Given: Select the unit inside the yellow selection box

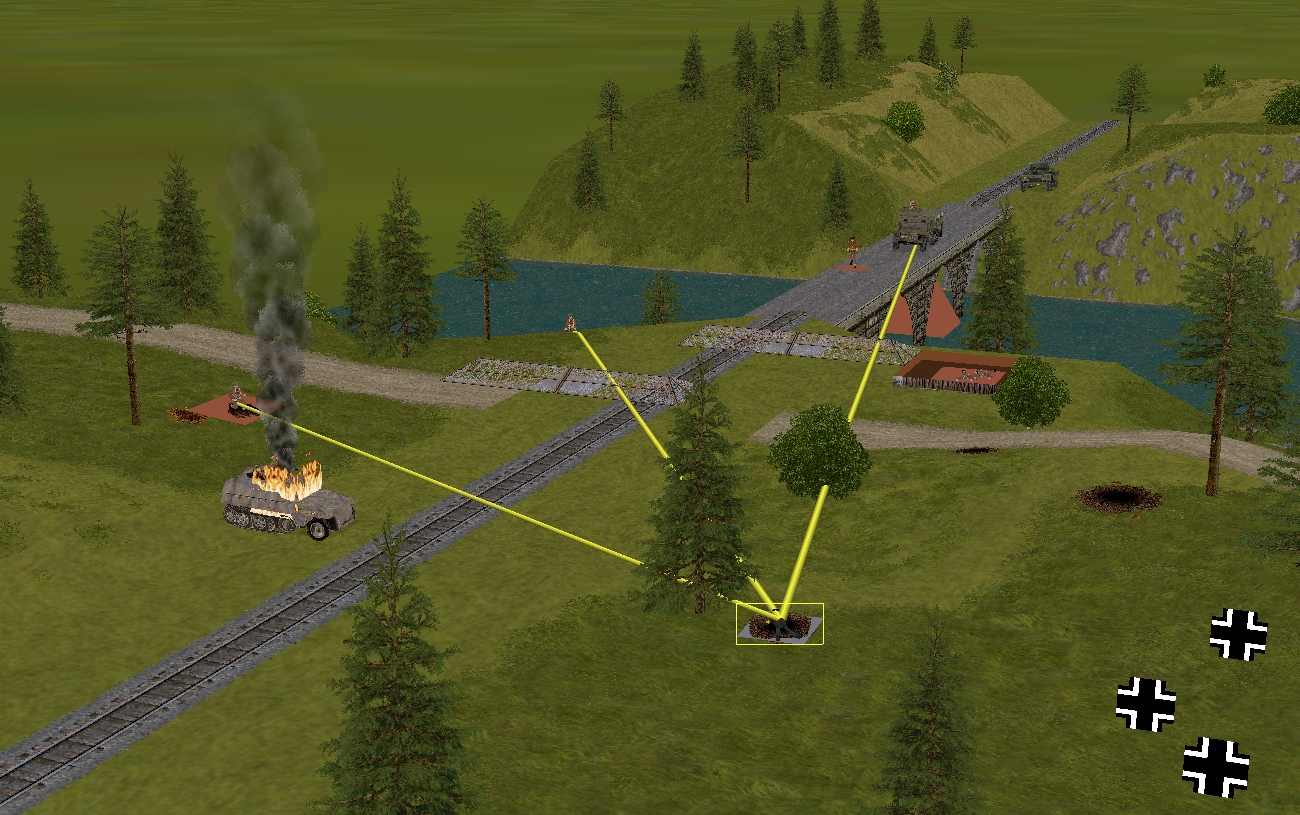Looking at the screenshot, I should click(x=779, y=625).
